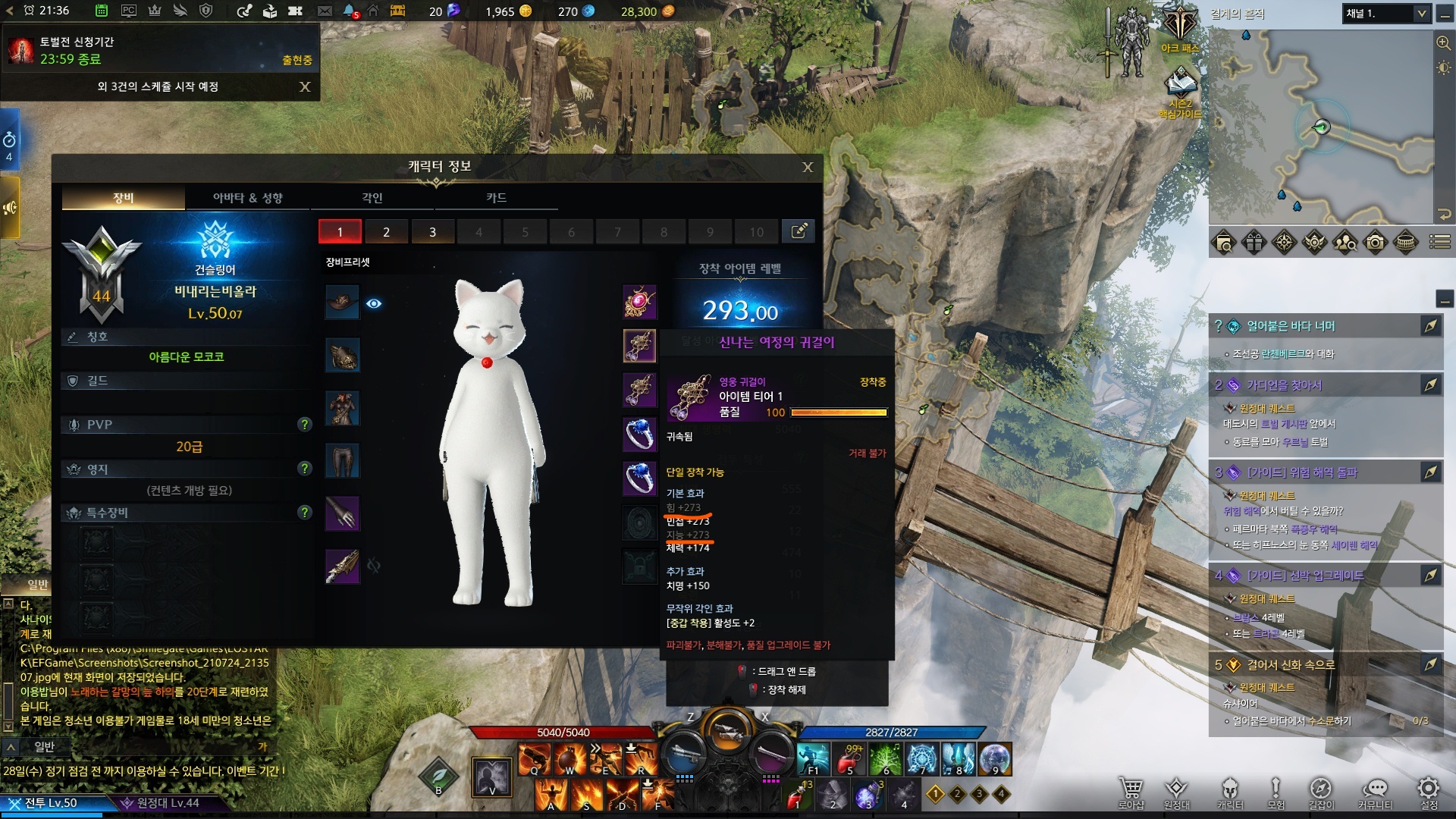Open the channel selection dropdown
Image resolution: width=1456 pixels, height=819 pixels.
pyautogui.click(x=1422, y=14)
